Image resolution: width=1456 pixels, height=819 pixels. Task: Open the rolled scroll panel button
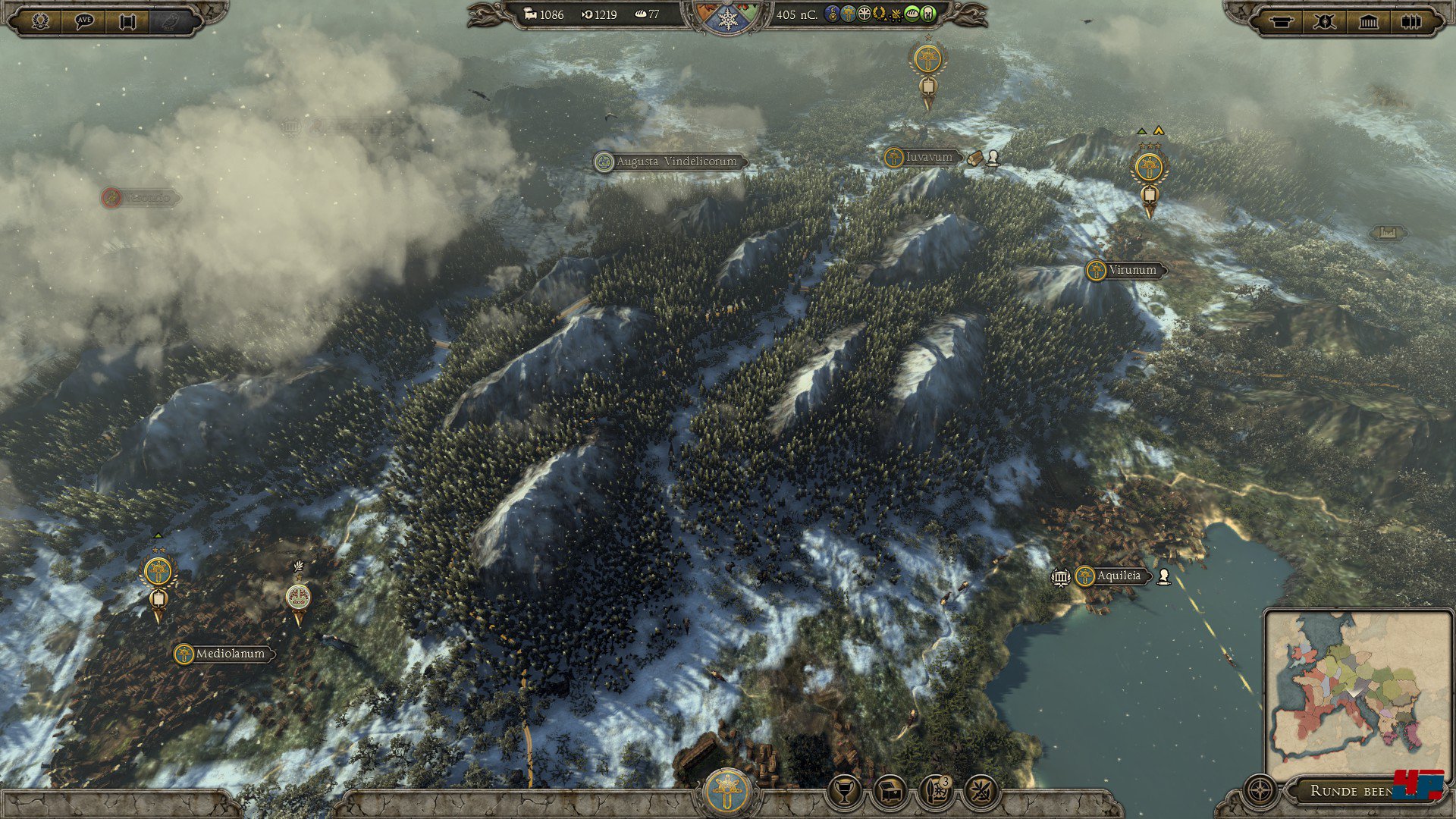[1282, 21]
